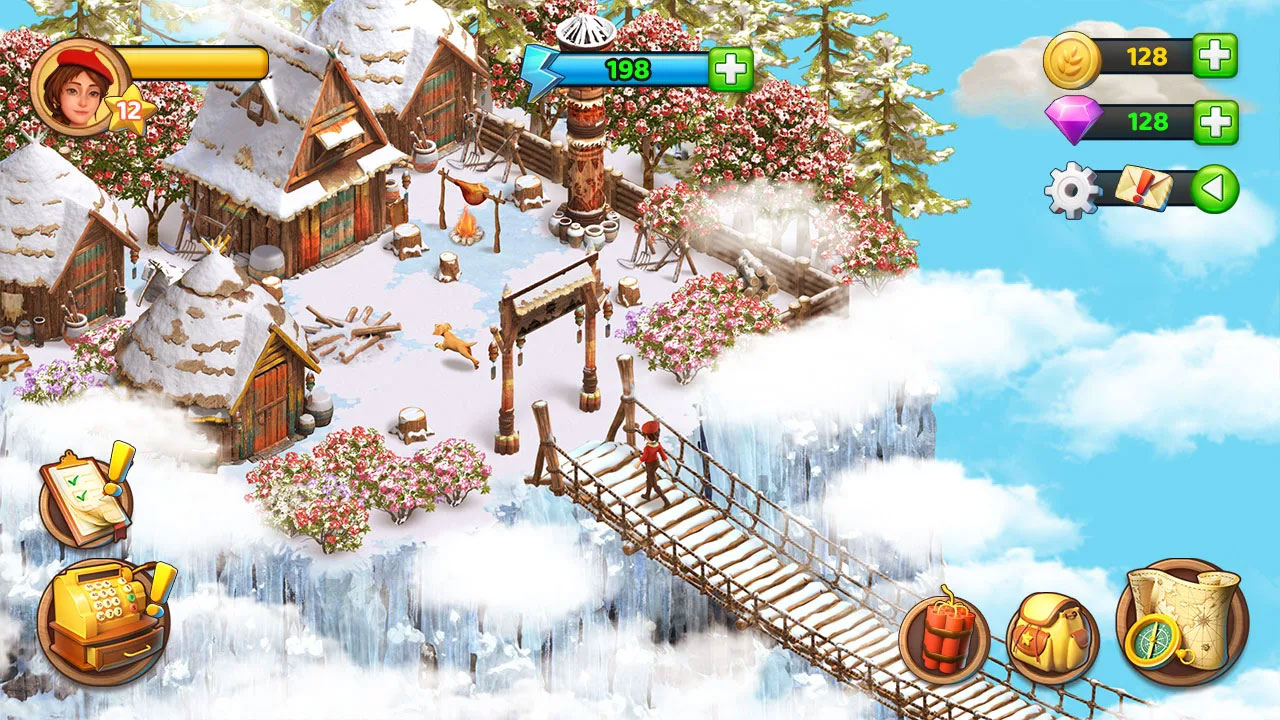
Task: Collapse the panel with green arrow button
Action: pyautogui.click(x=1215, y=188)
